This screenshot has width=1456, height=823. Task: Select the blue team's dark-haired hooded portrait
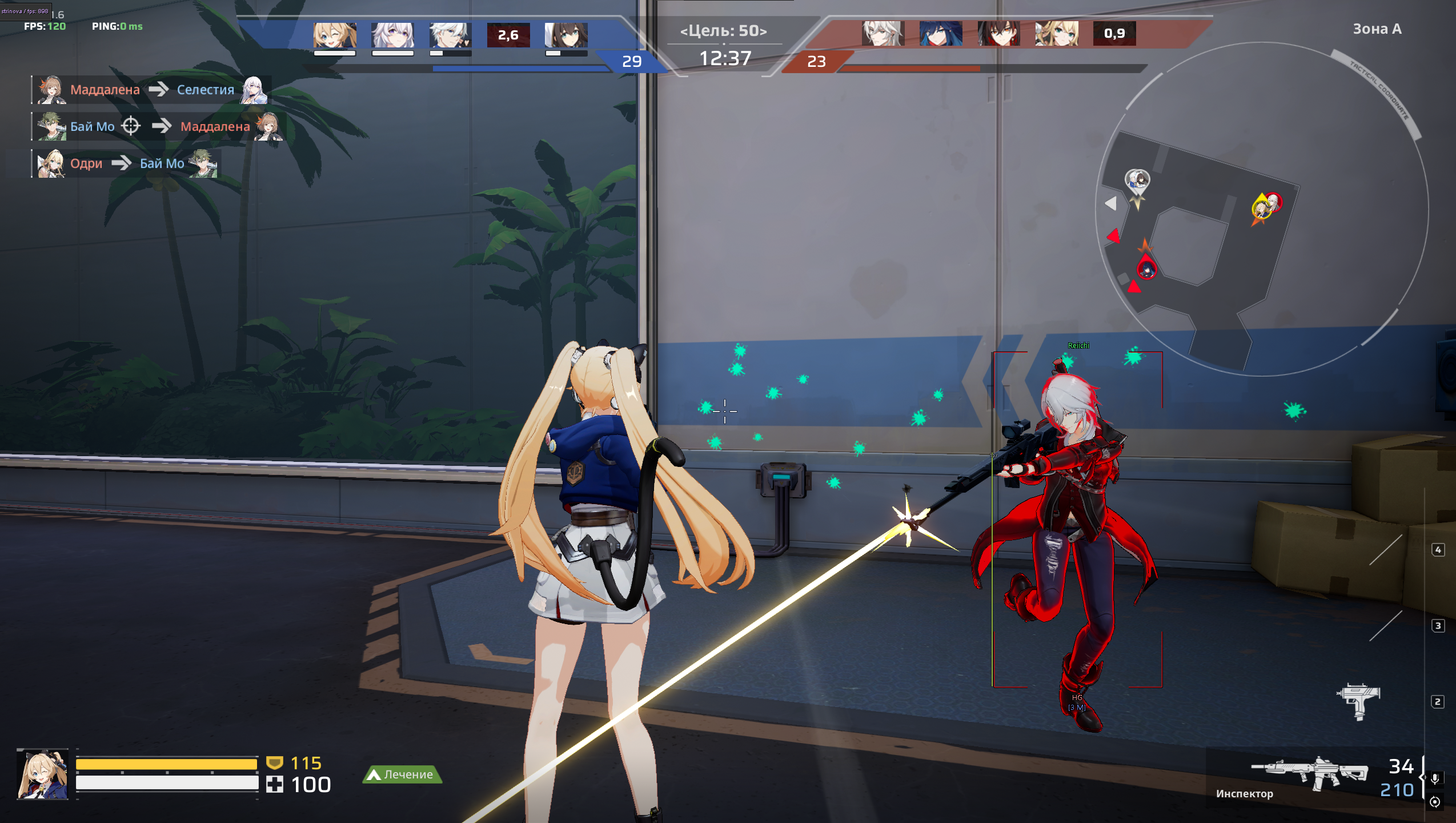(565, 35)
